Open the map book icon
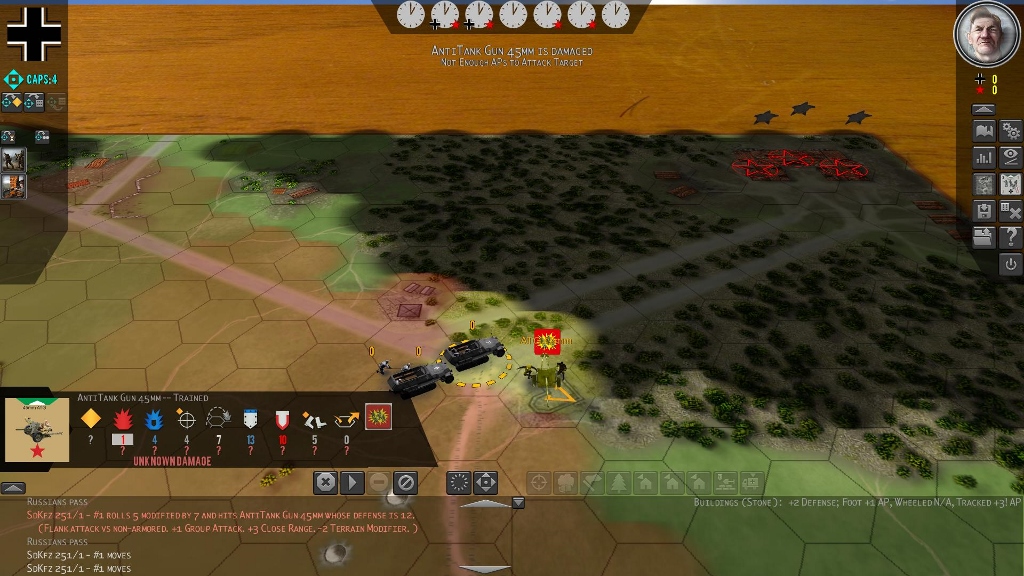 coord(984,131)
